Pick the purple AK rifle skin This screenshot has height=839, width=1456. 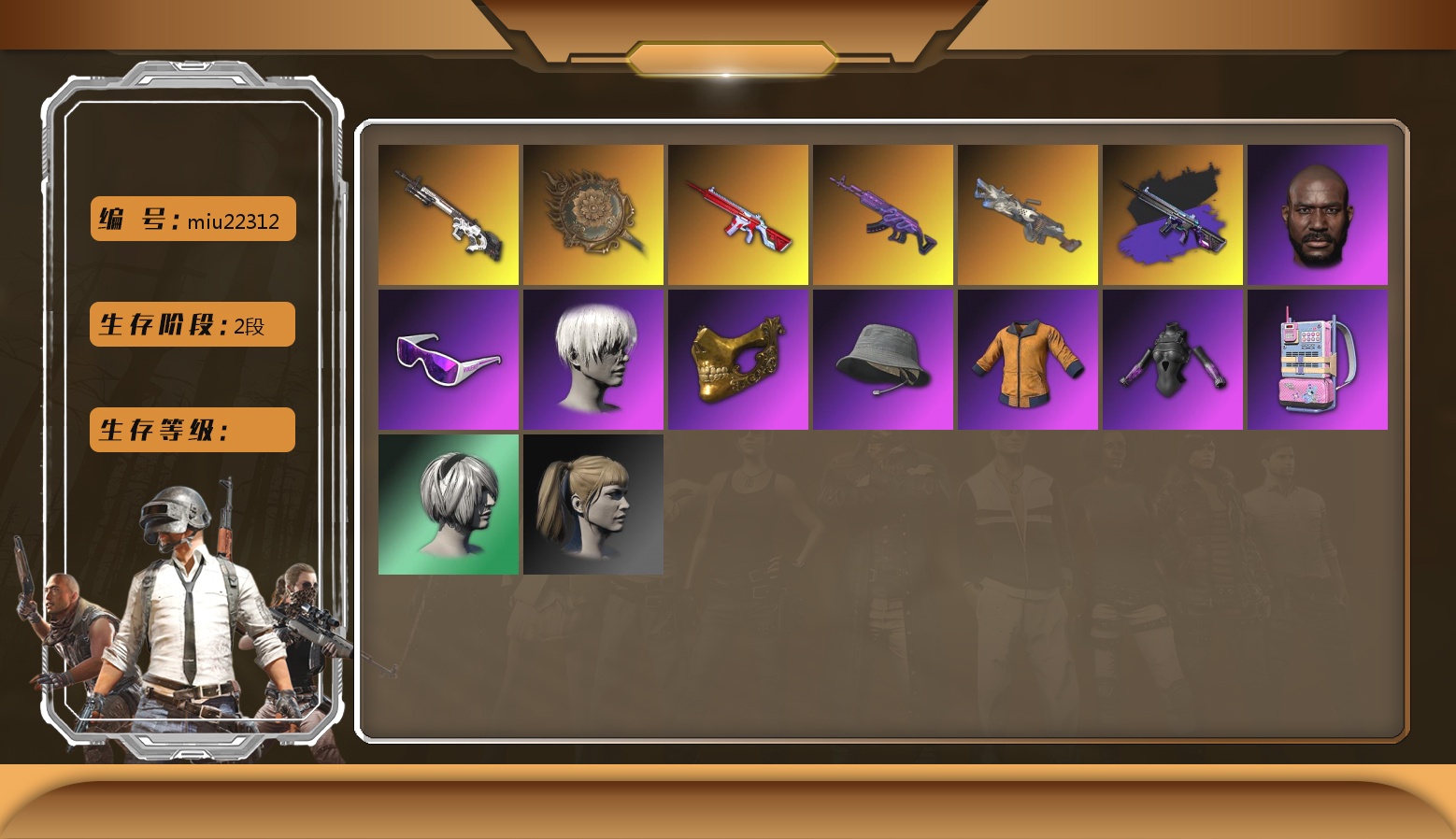[x=883, y=215]
